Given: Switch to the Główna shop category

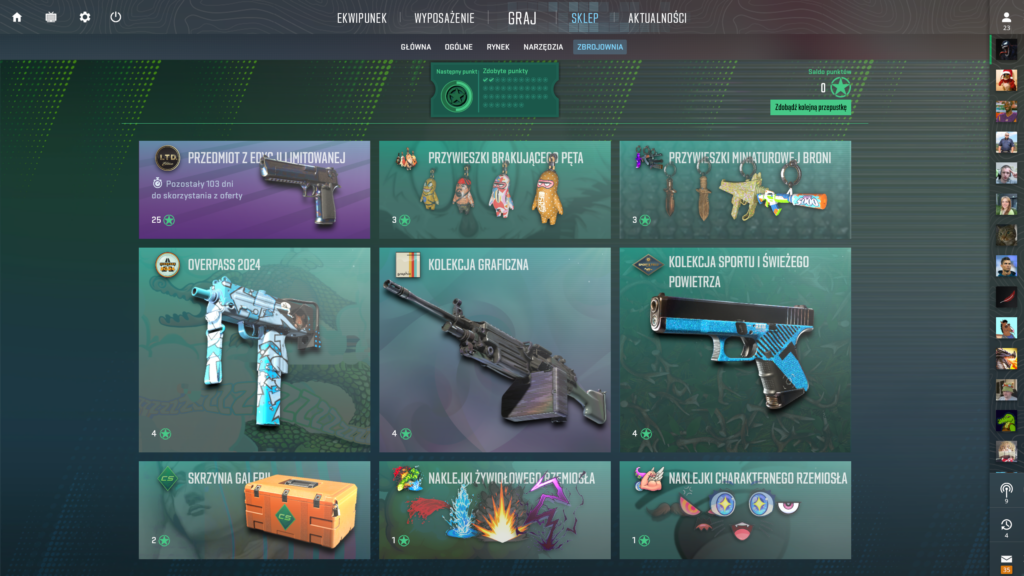Looking at the screenshot, I should point(416,47).
